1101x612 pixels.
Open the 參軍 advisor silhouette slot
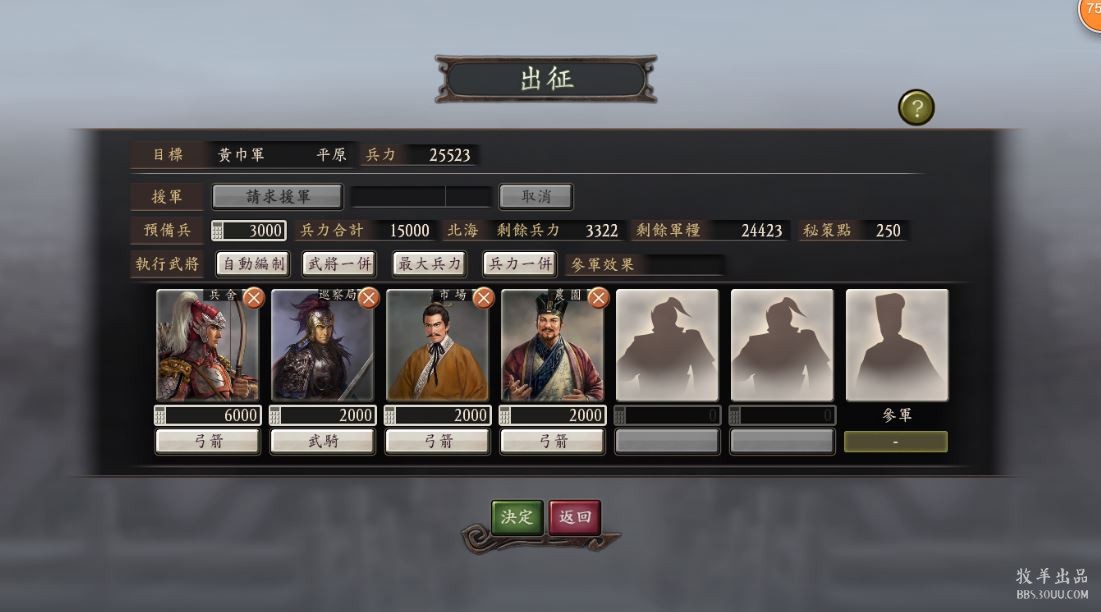(x=897, y=346)
